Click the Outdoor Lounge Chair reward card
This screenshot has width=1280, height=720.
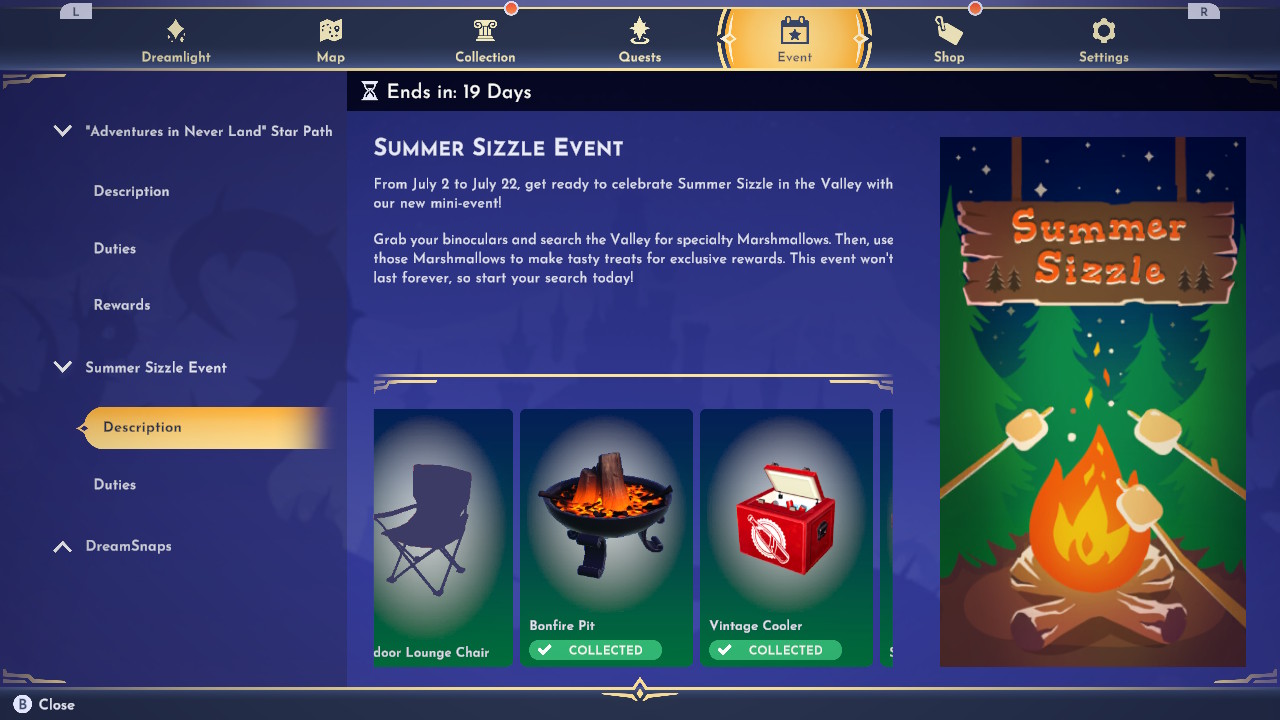tap(443, 537)
